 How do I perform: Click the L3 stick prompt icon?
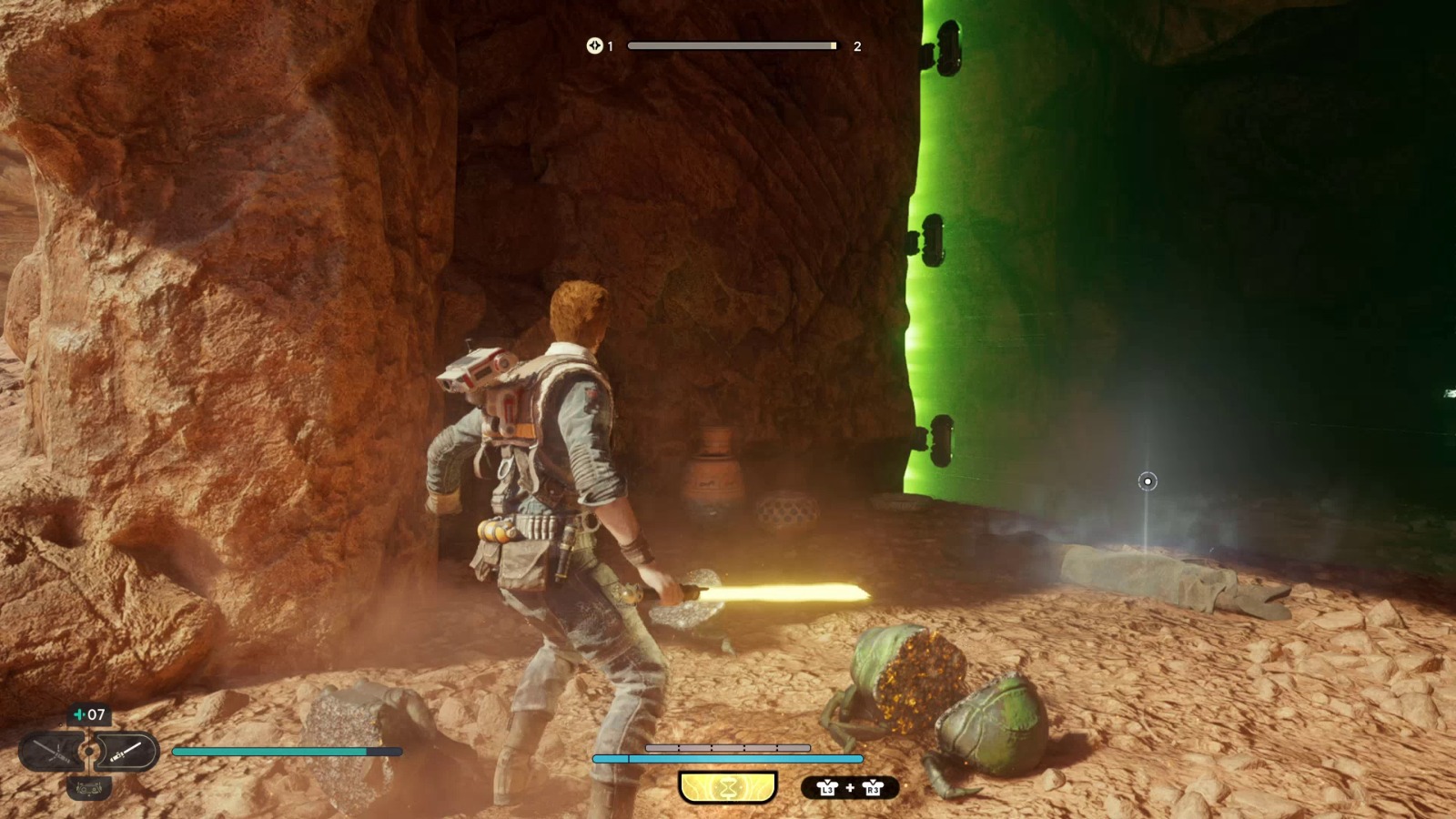(828, 788)
